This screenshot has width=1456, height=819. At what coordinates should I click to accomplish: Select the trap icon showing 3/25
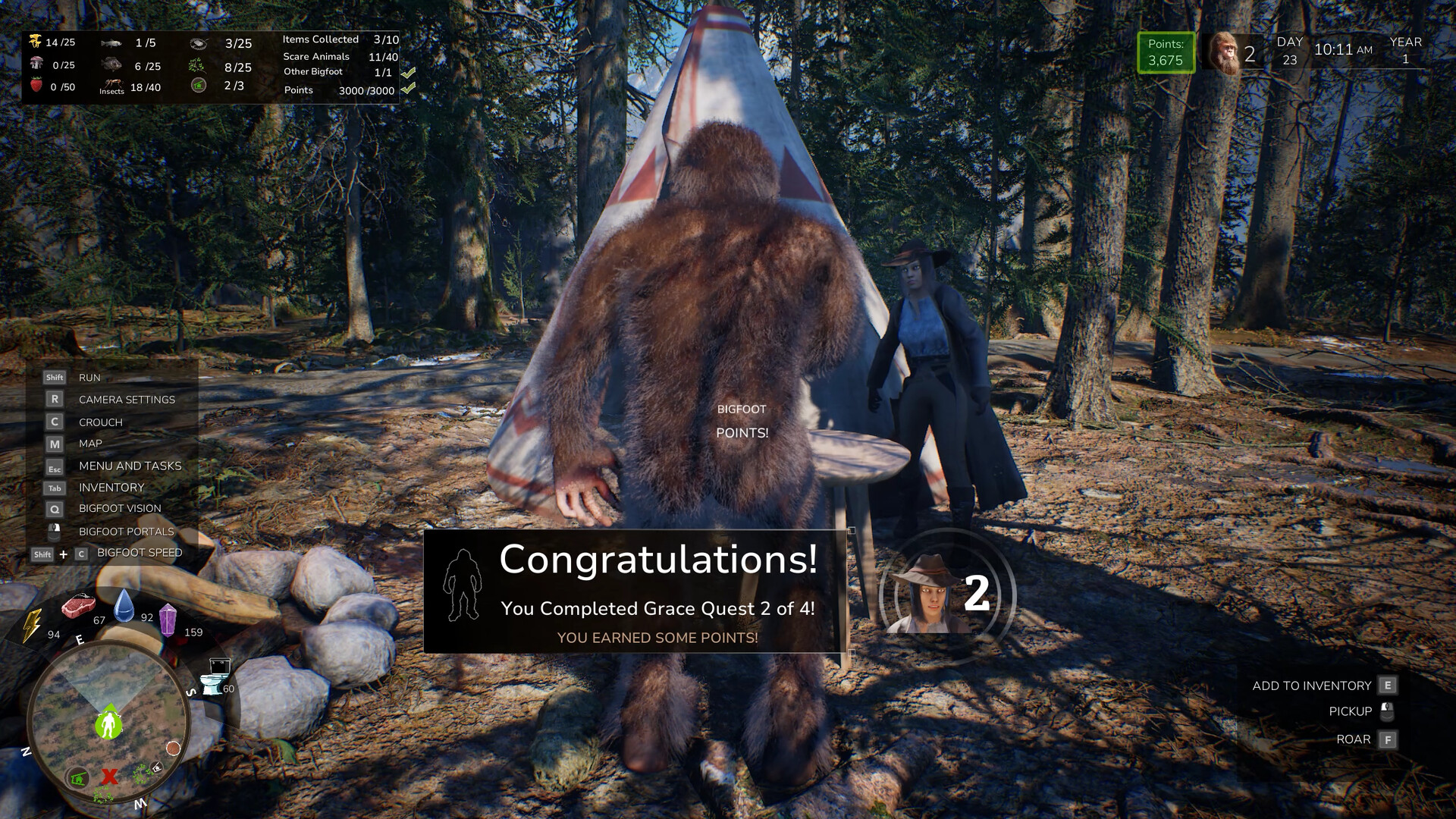199,43
